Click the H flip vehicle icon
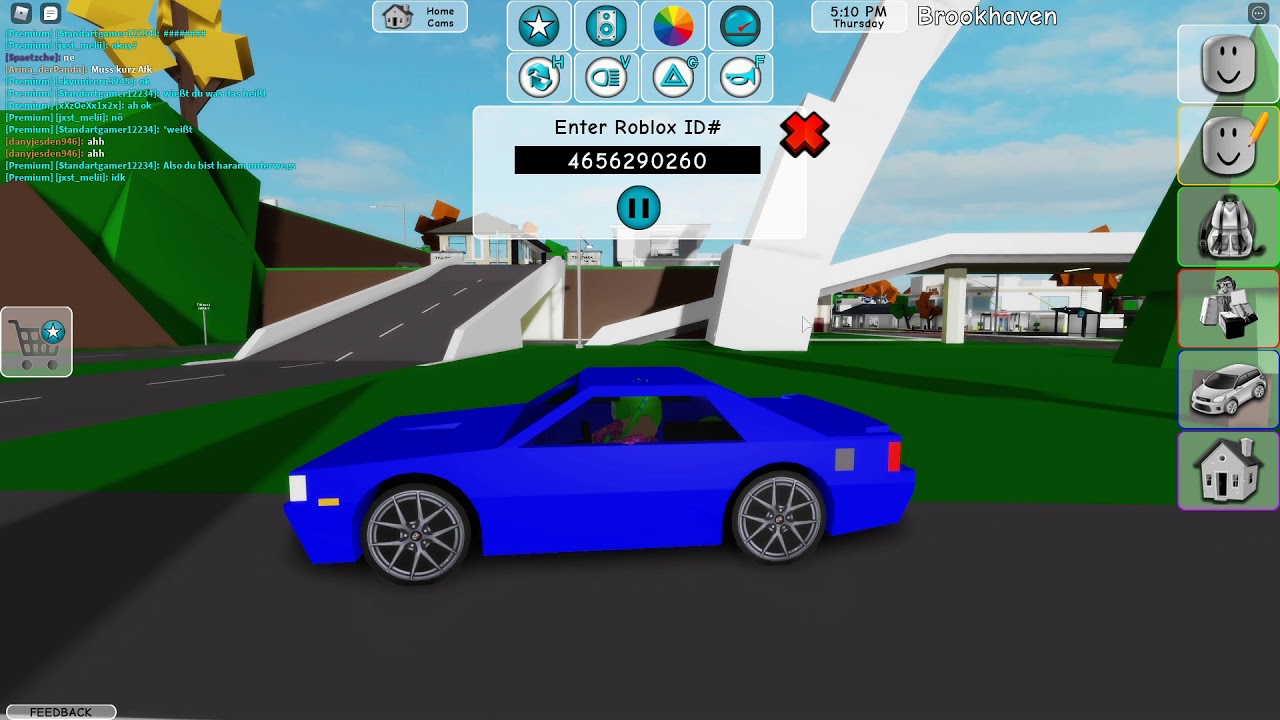Viewport: 1280px width, 720px height. coord(539,77)
